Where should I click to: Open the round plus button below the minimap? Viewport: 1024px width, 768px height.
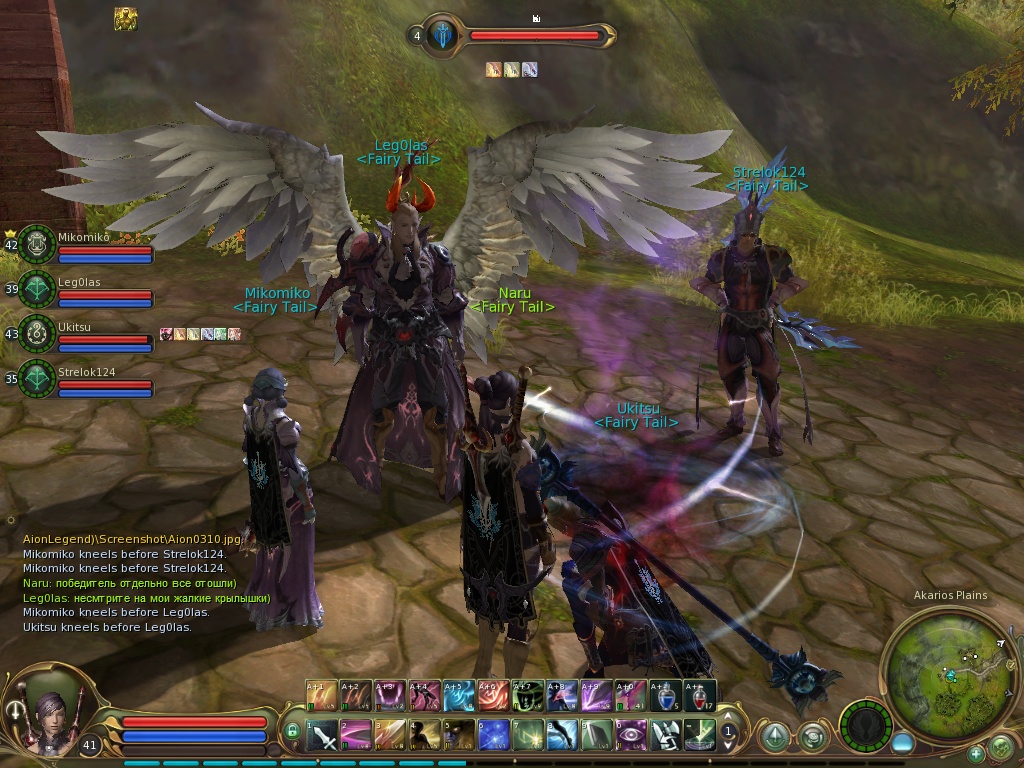976,753
